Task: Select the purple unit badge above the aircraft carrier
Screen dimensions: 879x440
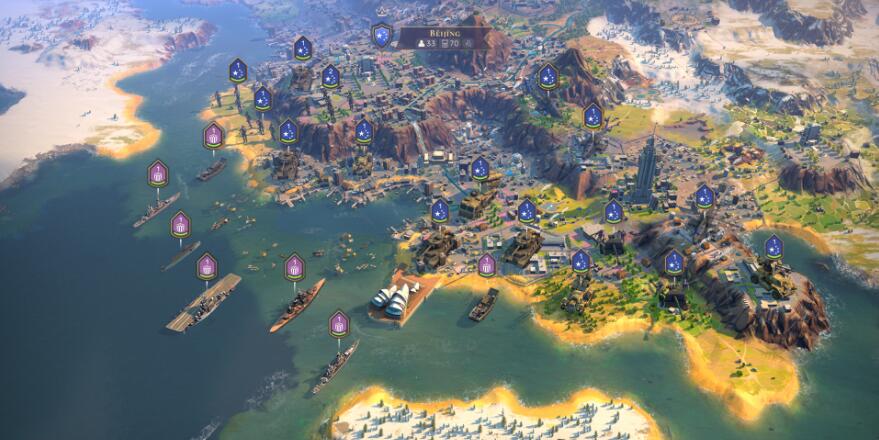Action: click(x=206, y=266)
